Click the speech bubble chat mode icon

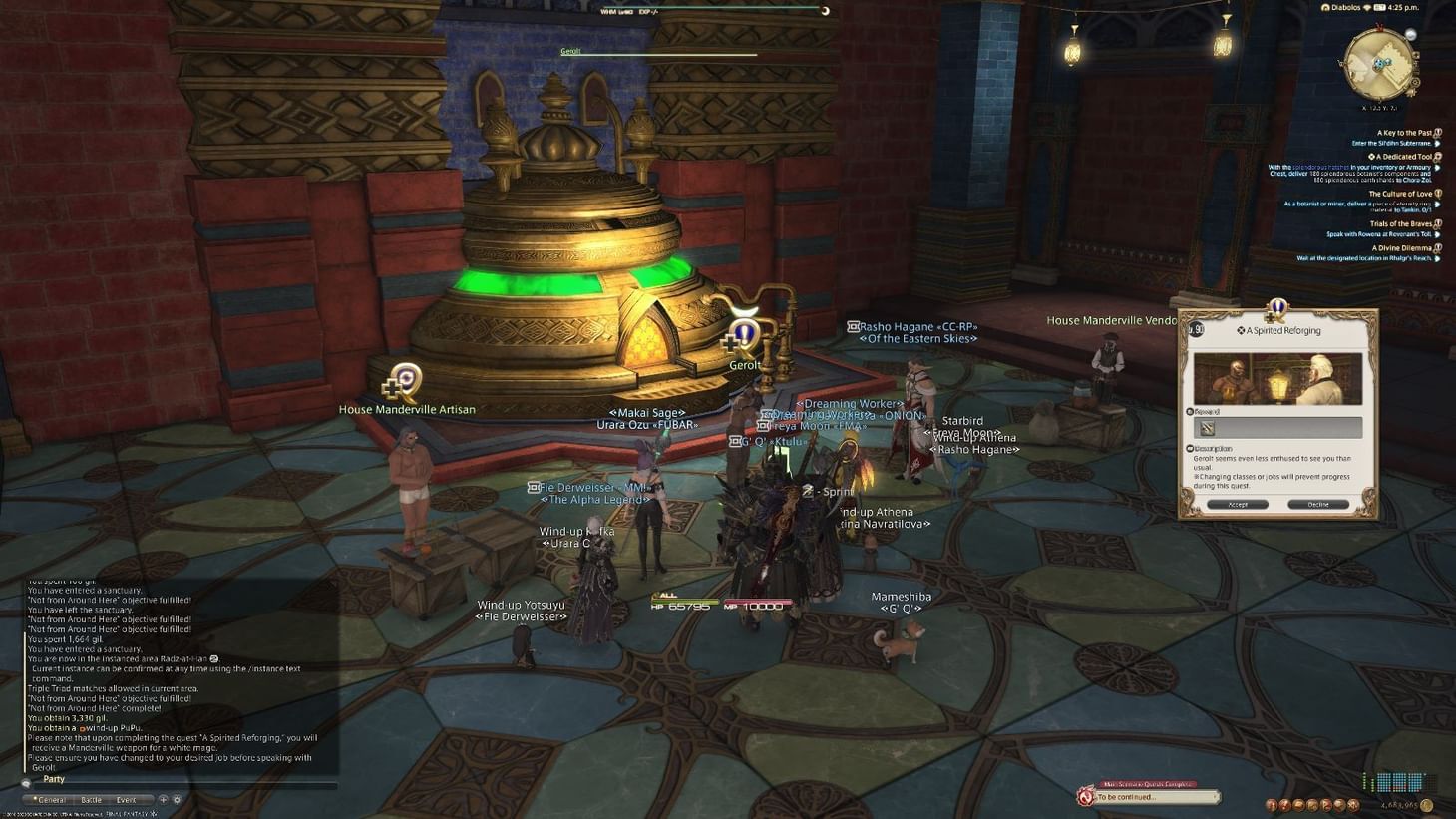(x=26, y=783)
